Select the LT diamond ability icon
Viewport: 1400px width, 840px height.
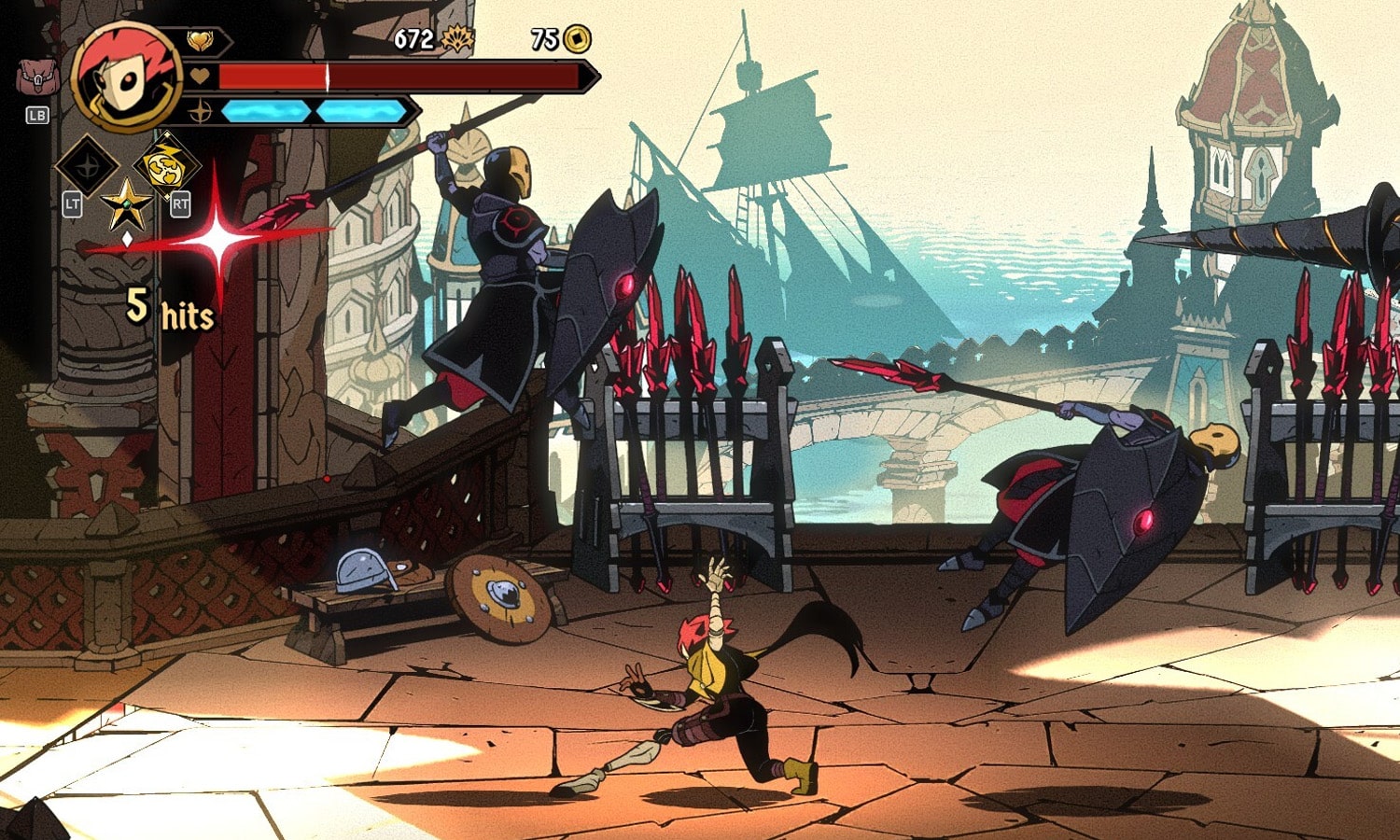point(87,167)
